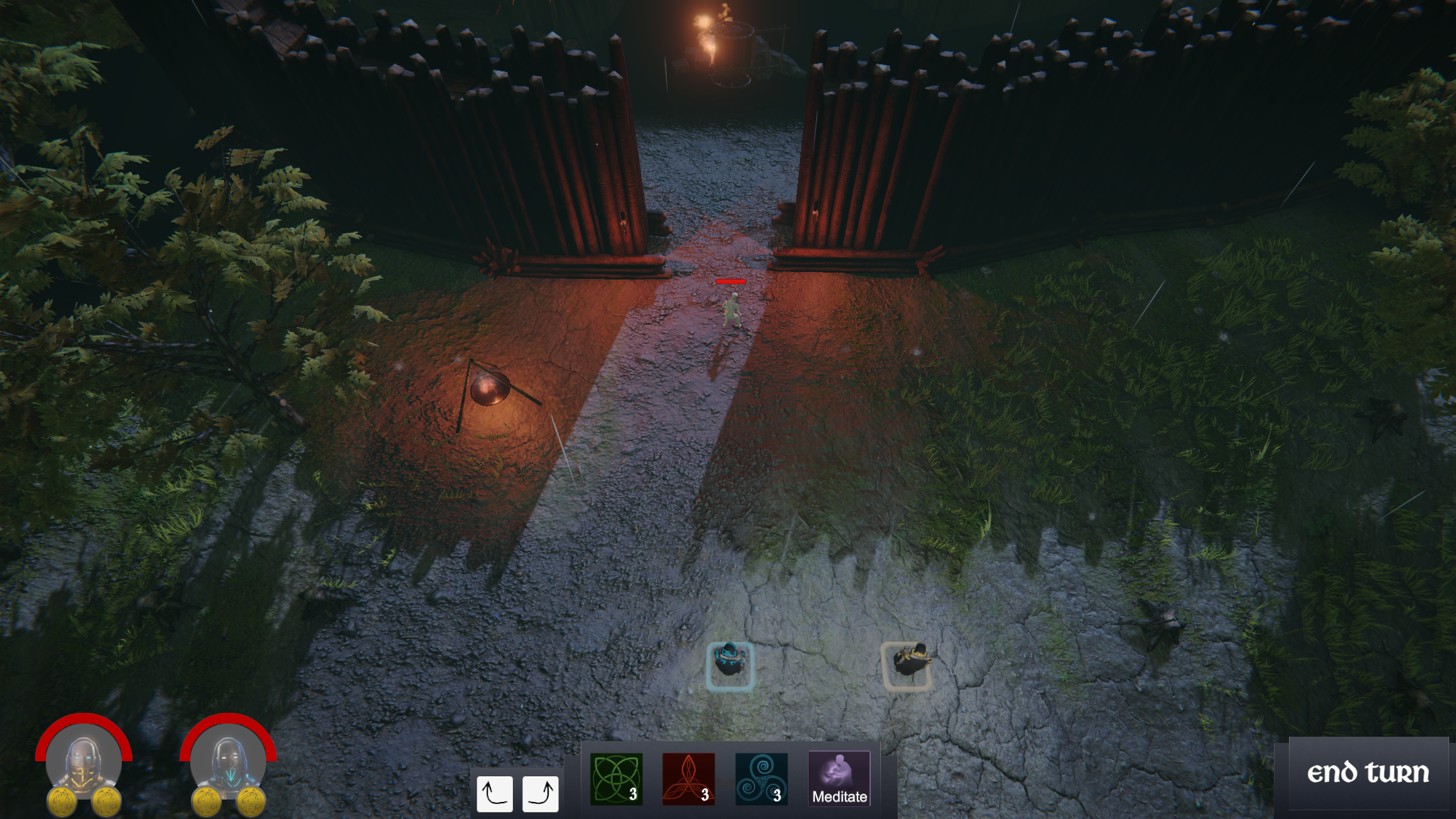
Task: Activate the Meditate ability
Action: [x=839, y=779]
